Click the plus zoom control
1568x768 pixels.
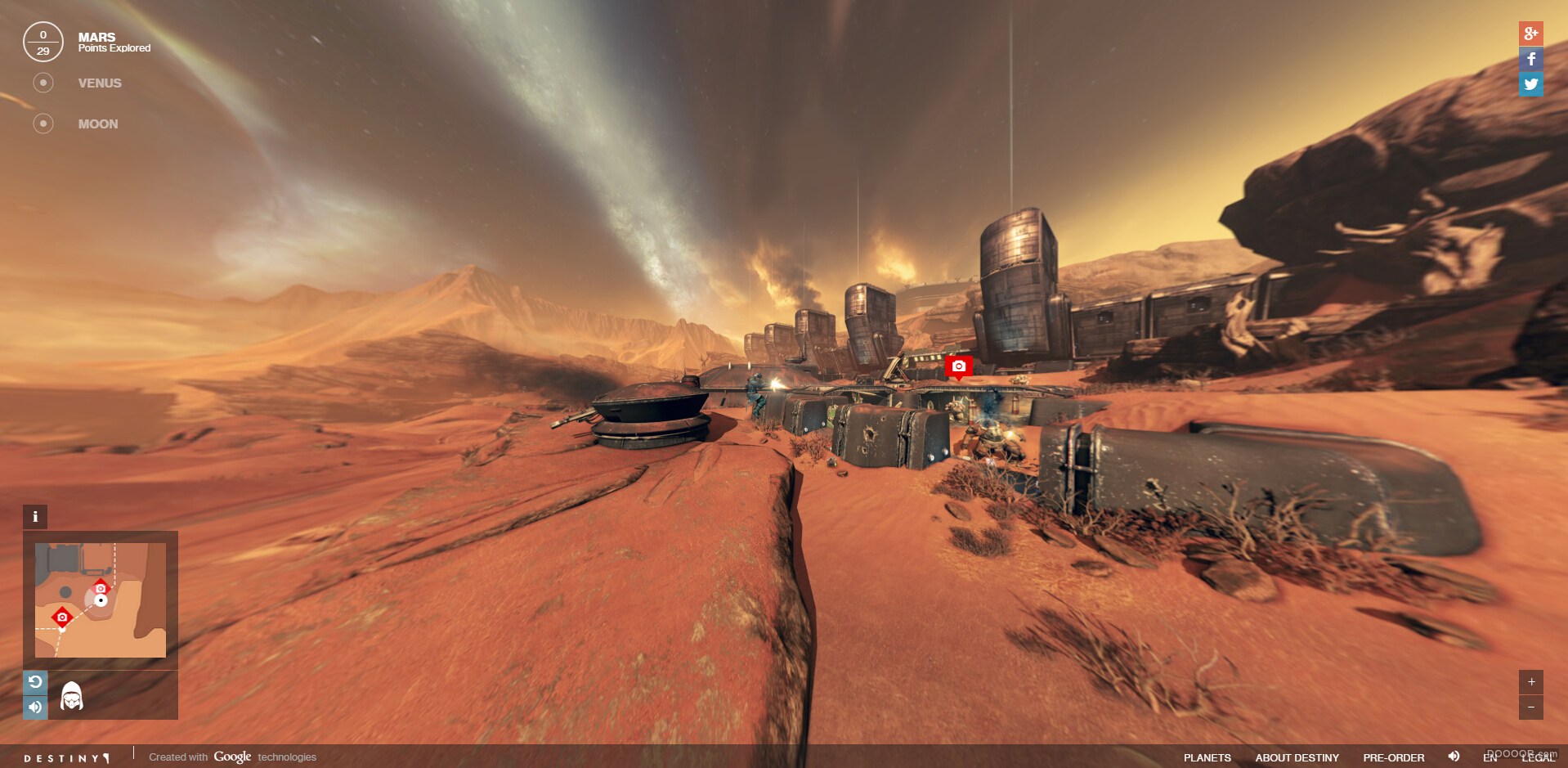point(1530,680)
